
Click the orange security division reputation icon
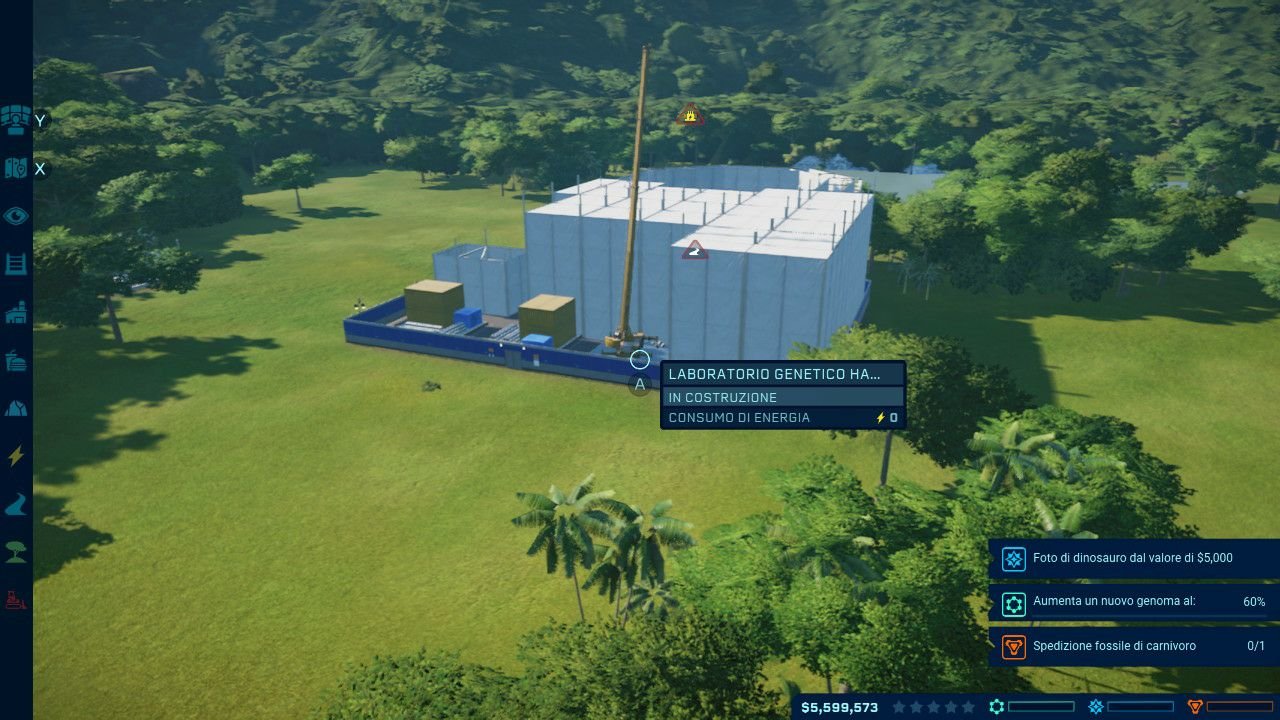(1194, 707)
